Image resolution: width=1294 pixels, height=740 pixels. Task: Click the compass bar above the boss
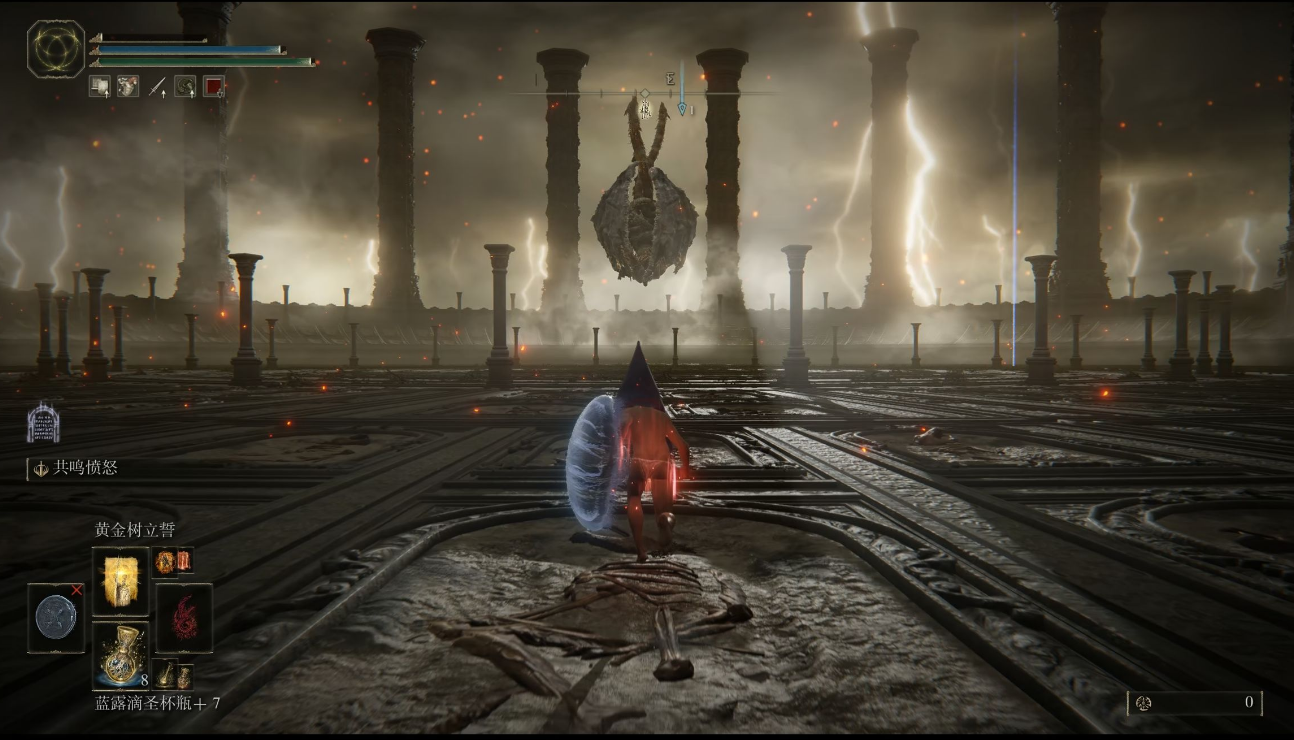(644, 93)
